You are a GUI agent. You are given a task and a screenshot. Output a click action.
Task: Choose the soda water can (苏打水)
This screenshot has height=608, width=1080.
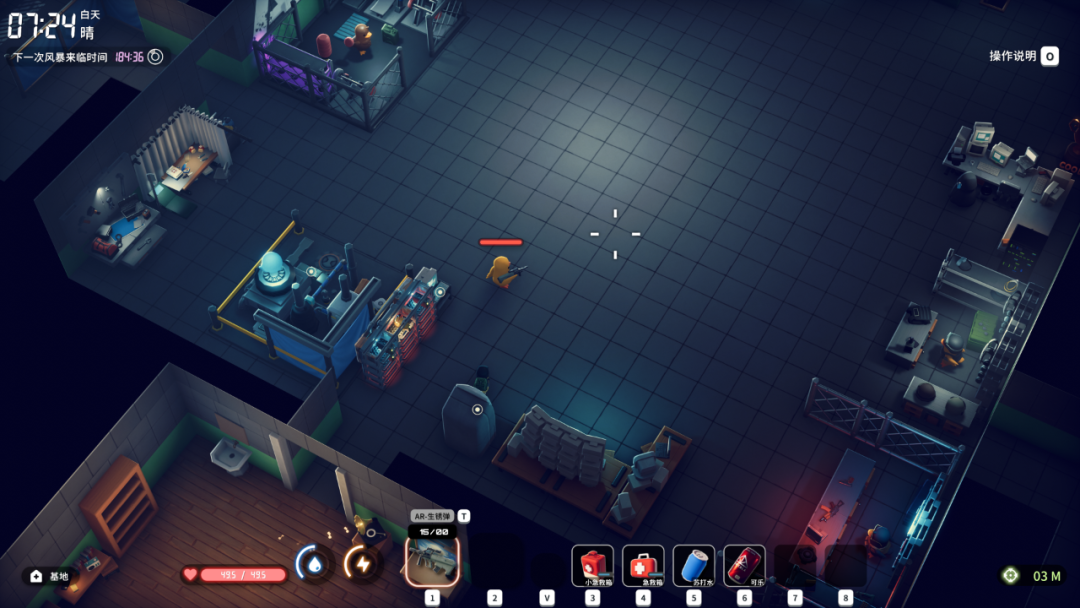point(694,565)
